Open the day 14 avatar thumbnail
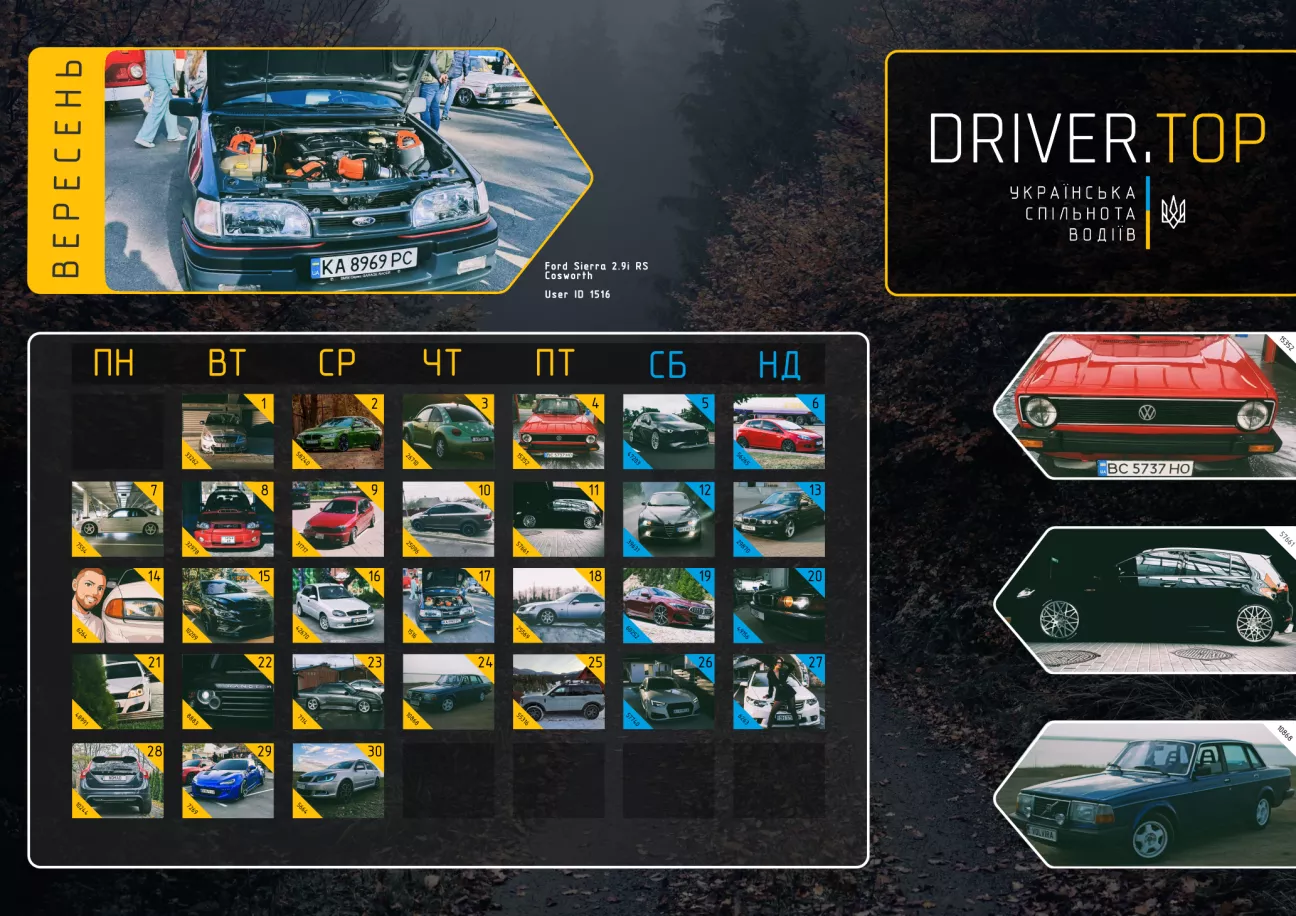 (x=117, y=605)
